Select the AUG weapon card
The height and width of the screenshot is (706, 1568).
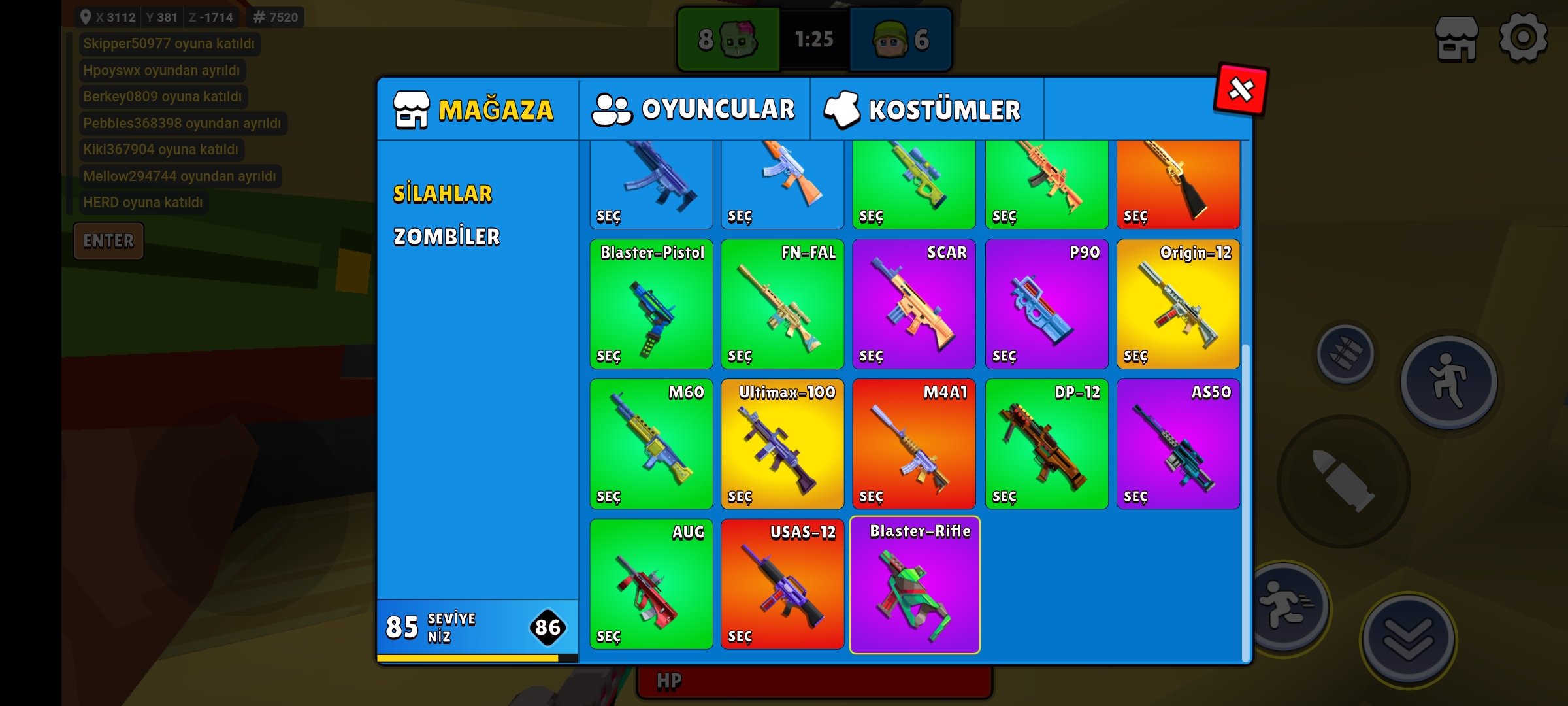[651, 584]
